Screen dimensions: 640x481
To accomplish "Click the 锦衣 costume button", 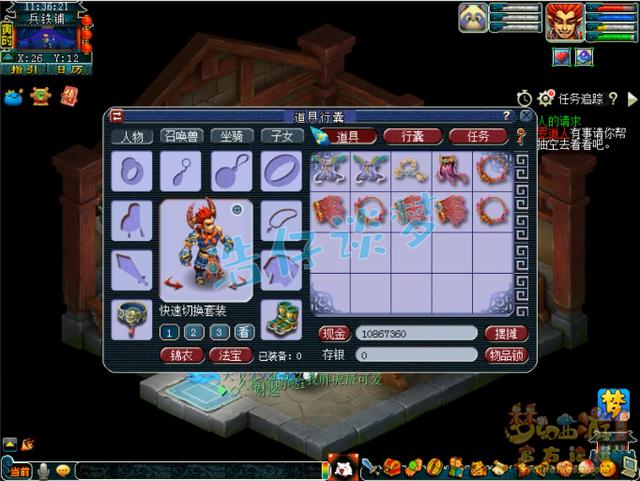I will (181, 355).
